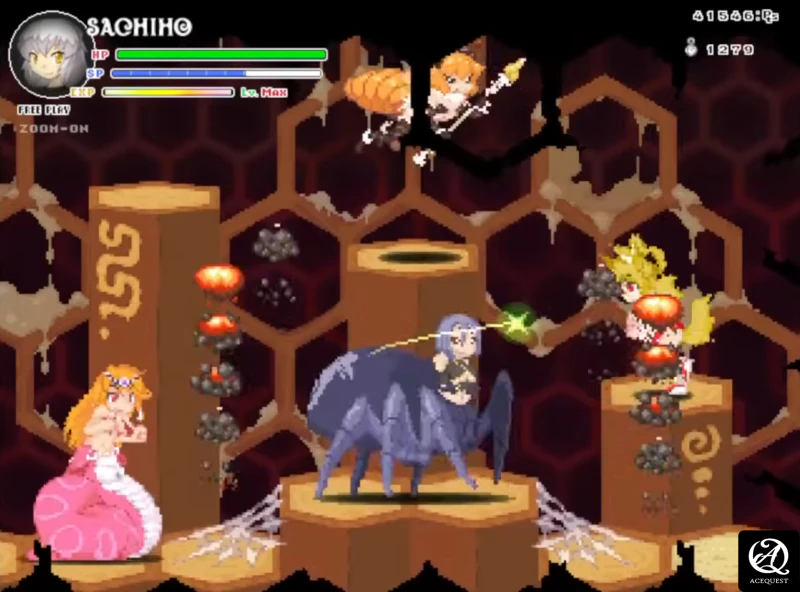
Task: Toggle the ZOOM-ON indicator
Action: [x=51, y=128]
